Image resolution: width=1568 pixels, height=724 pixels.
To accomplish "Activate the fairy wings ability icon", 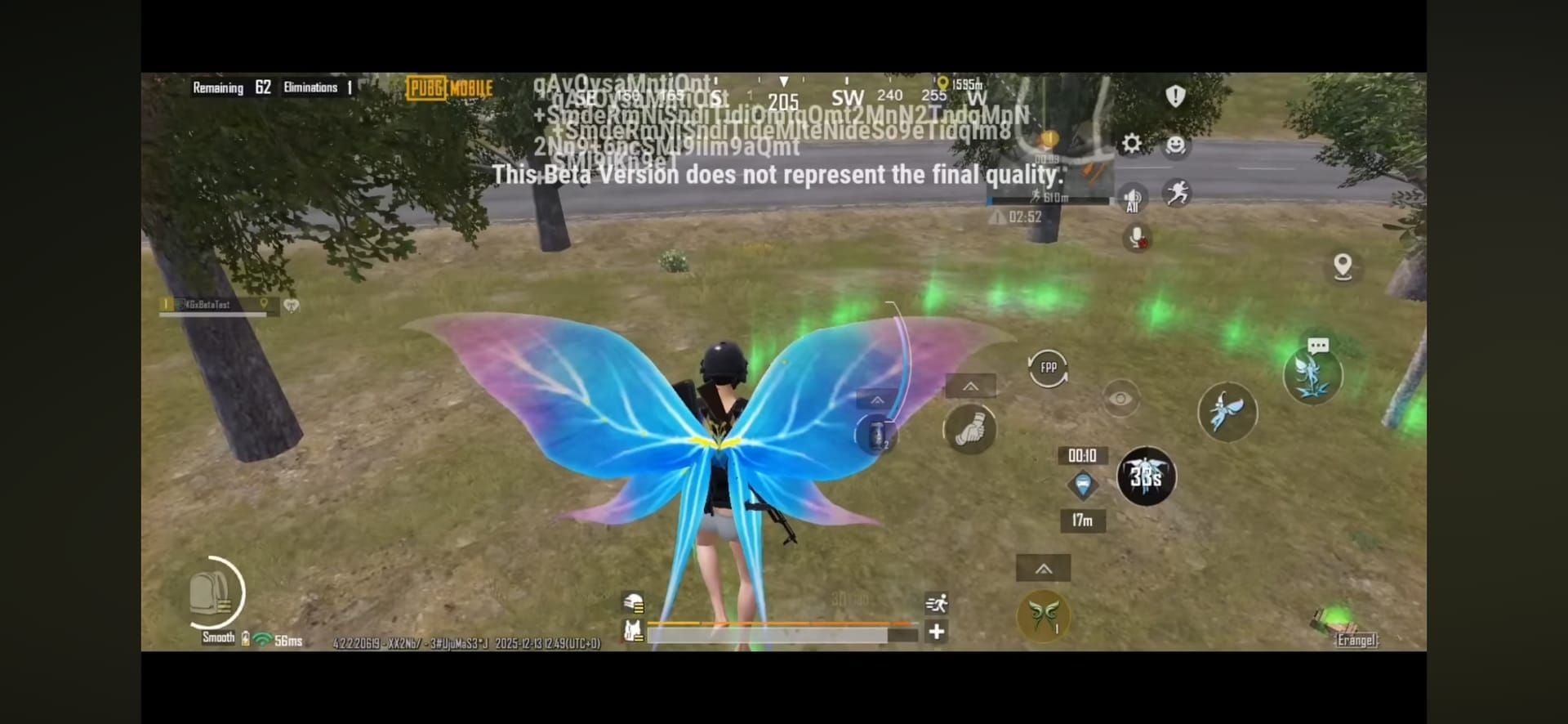I will [x=1228, y=413].
